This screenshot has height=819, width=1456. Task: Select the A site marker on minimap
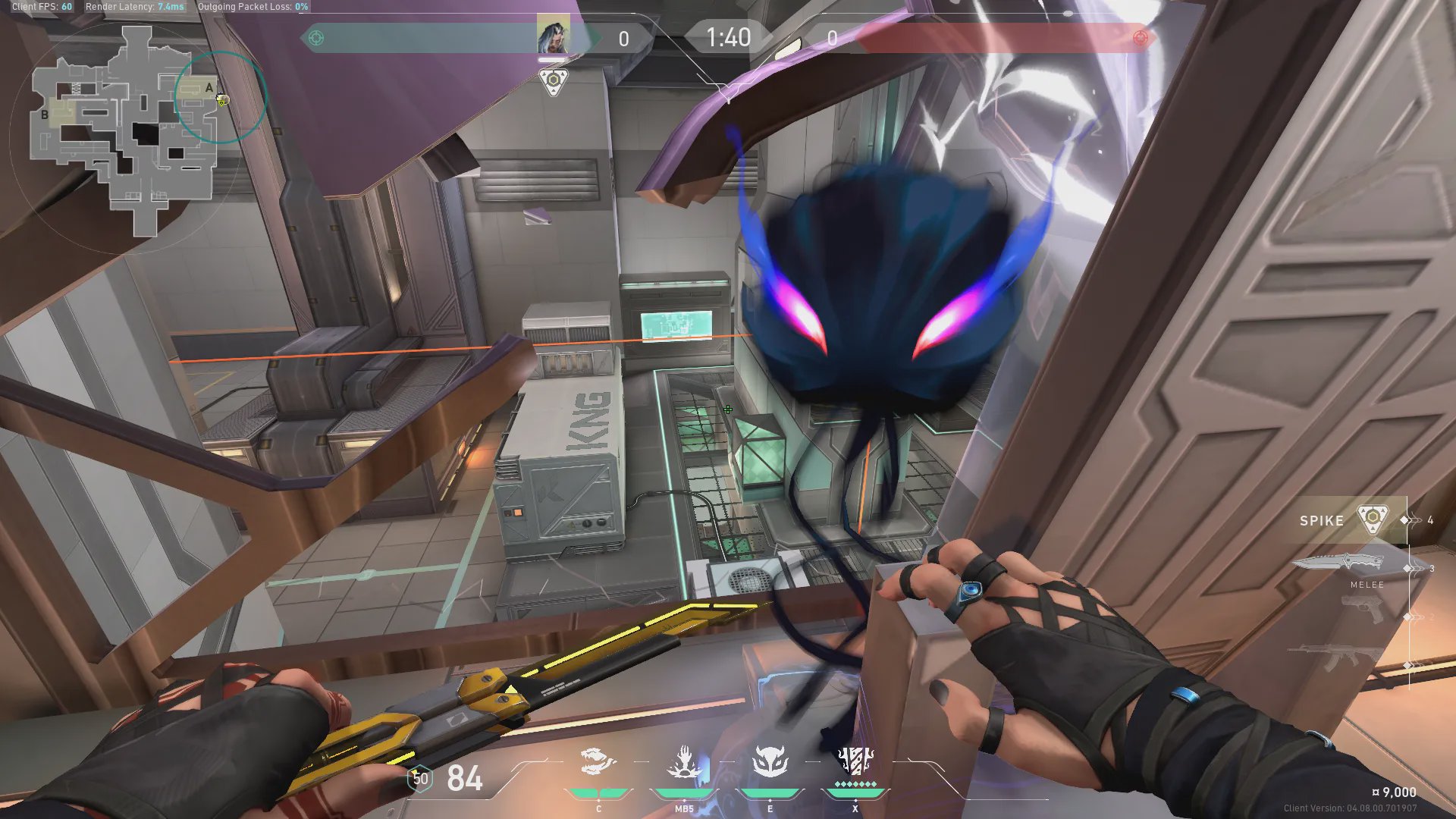coord(209,88)
